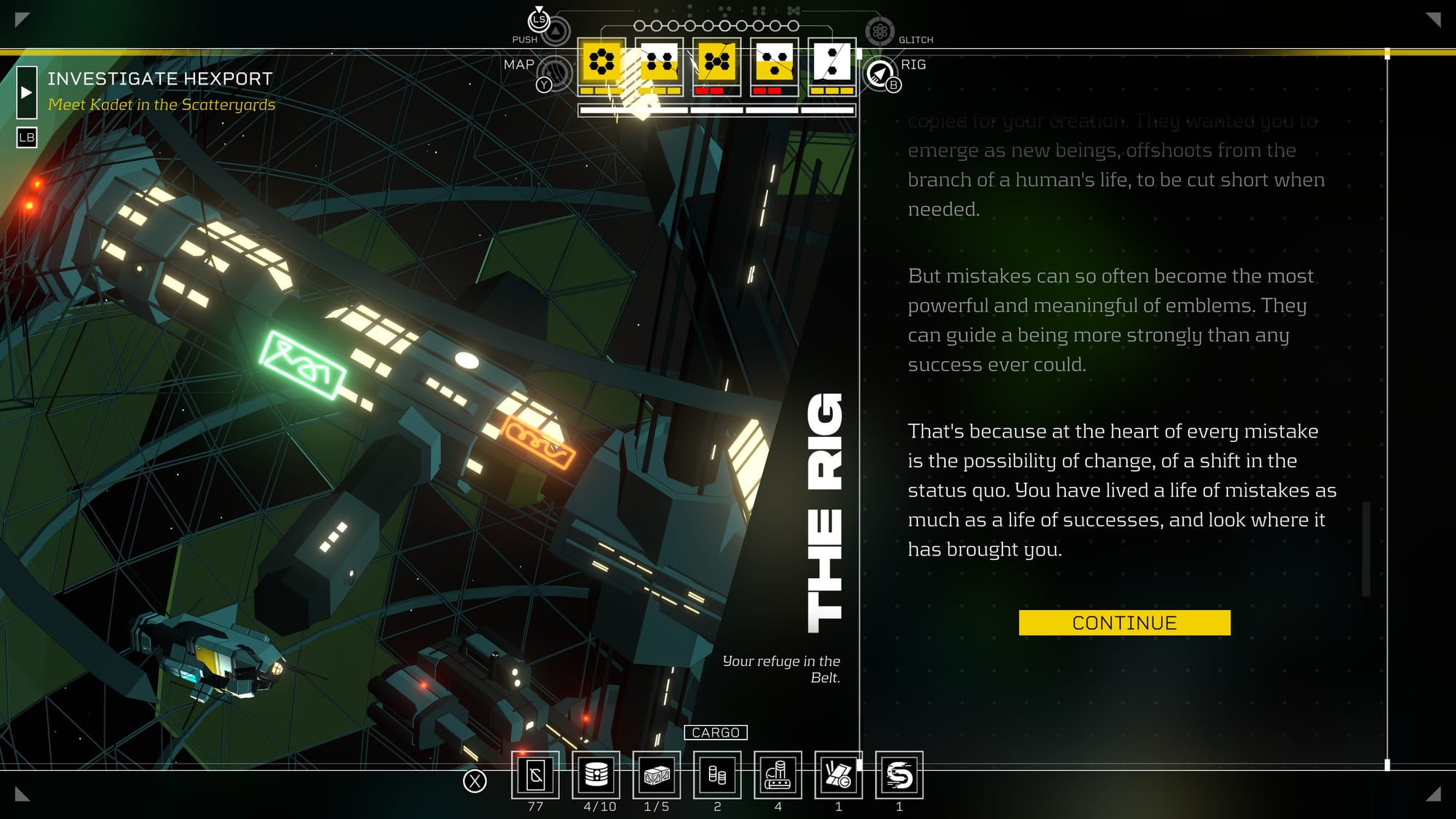The width and height of the screenshot is (1456, 819).
Task: Open the CARGO label tab
Action: coord(716,732)
